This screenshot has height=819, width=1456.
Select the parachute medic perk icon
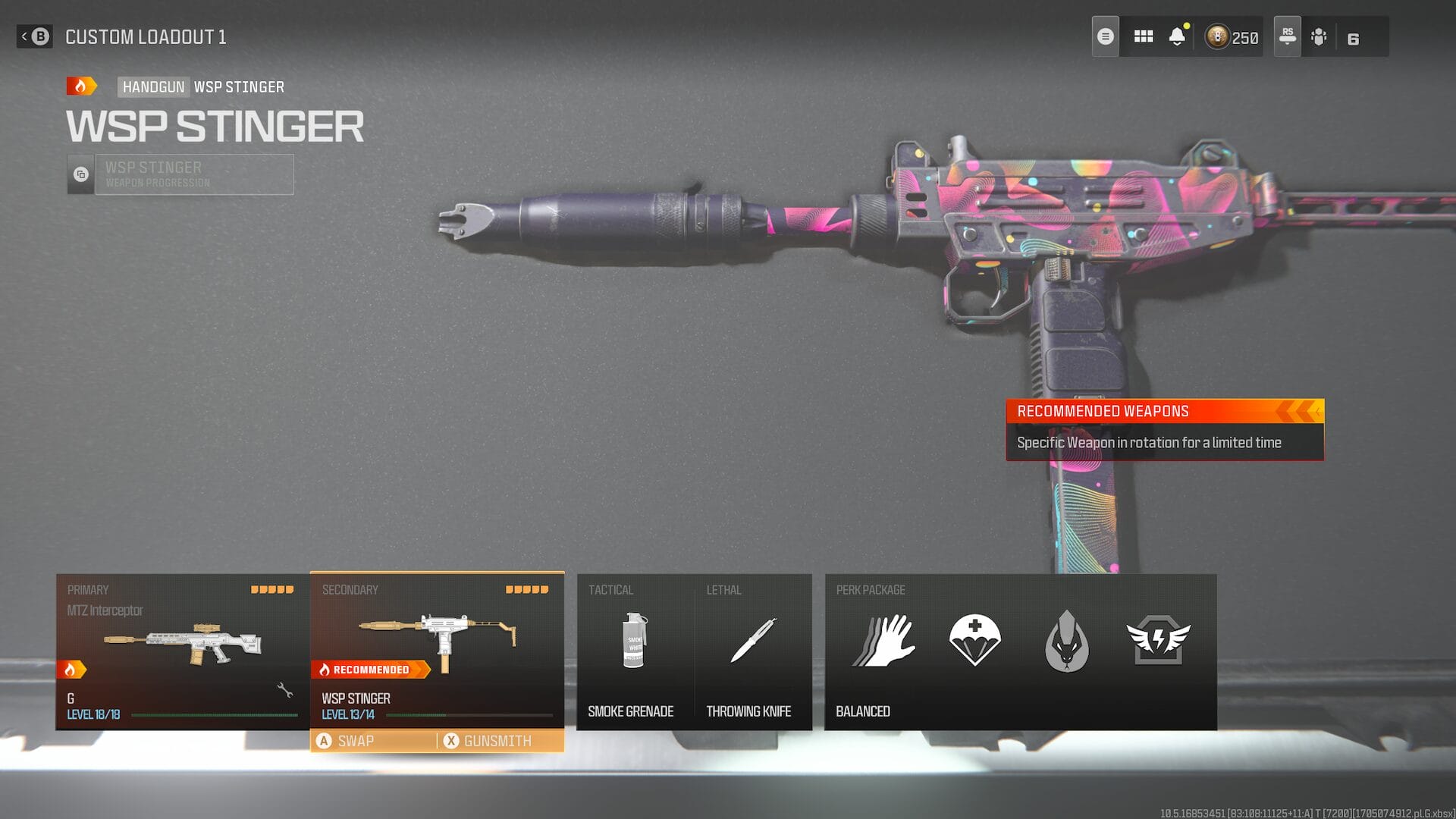pos(974,641)
